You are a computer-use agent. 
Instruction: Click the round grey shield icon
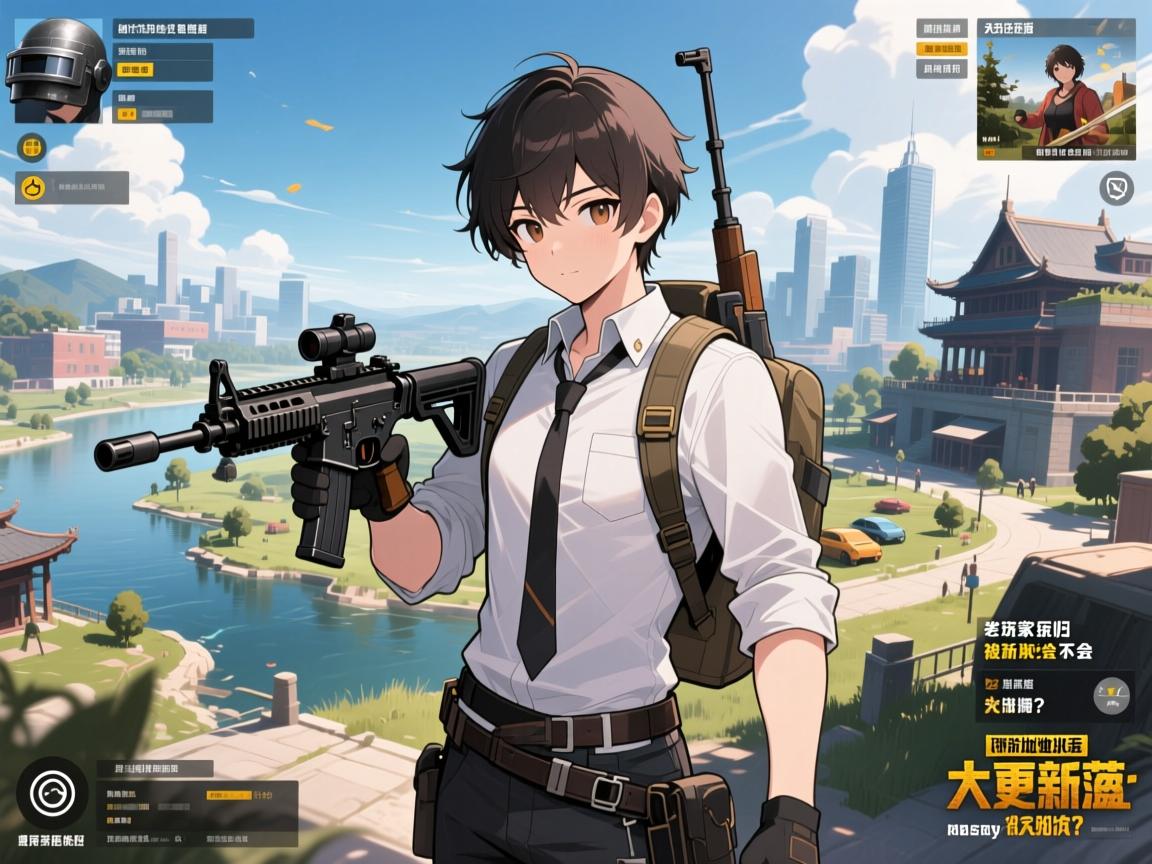pos(1116,187)
